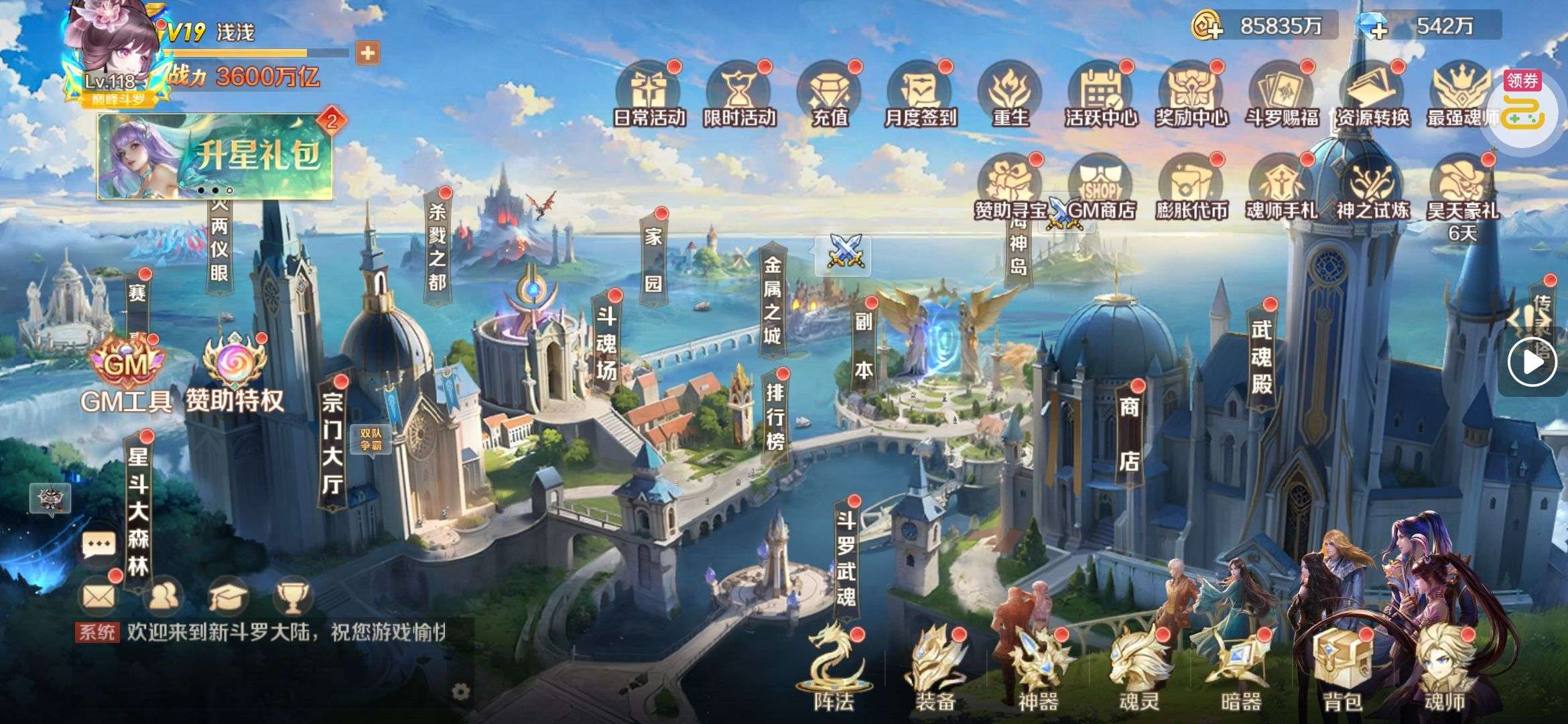
Task: Open the GM商店 shop icon
Action: point(1100,188)
